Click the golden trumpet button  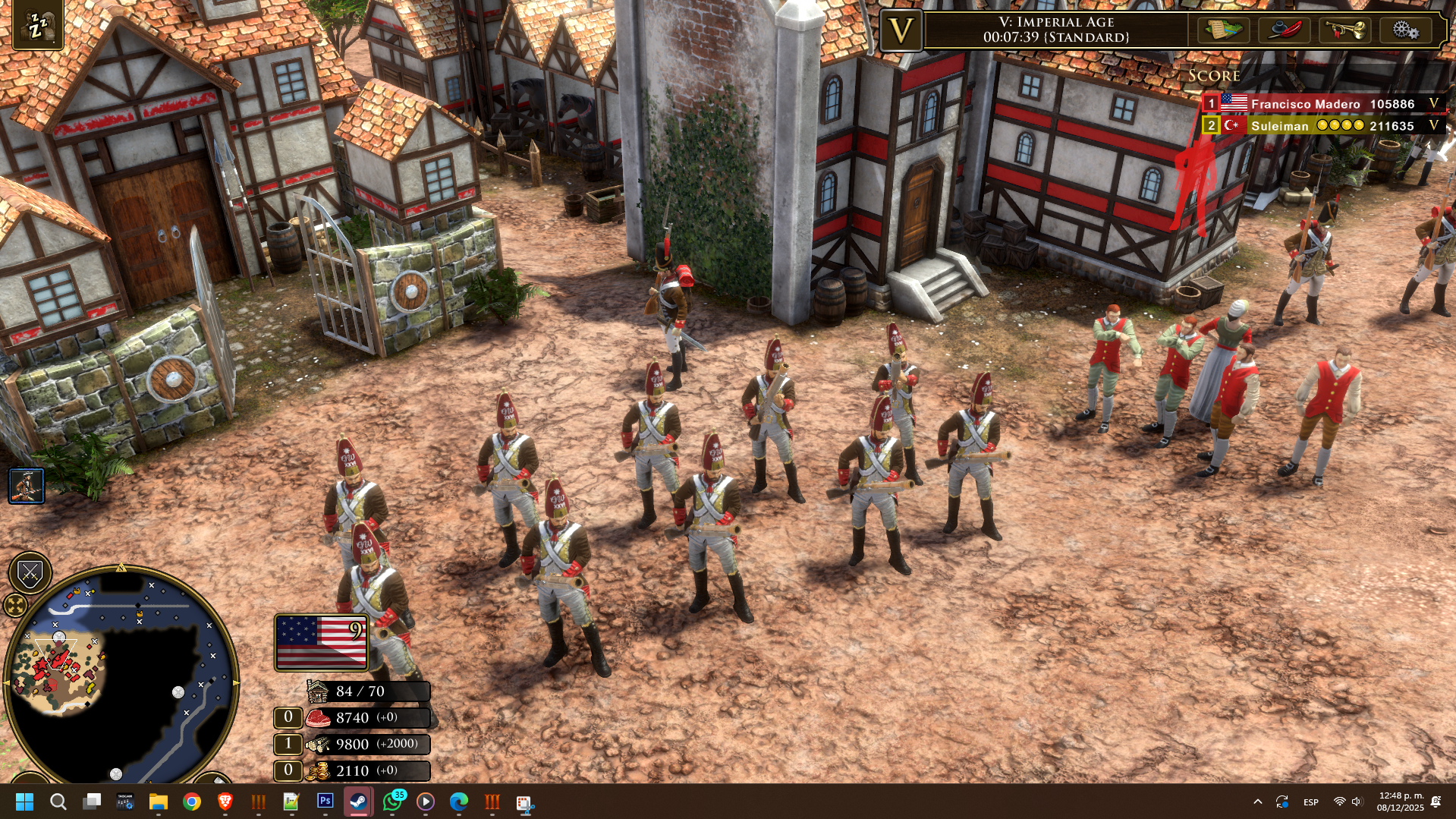[x=1344, y=30]
